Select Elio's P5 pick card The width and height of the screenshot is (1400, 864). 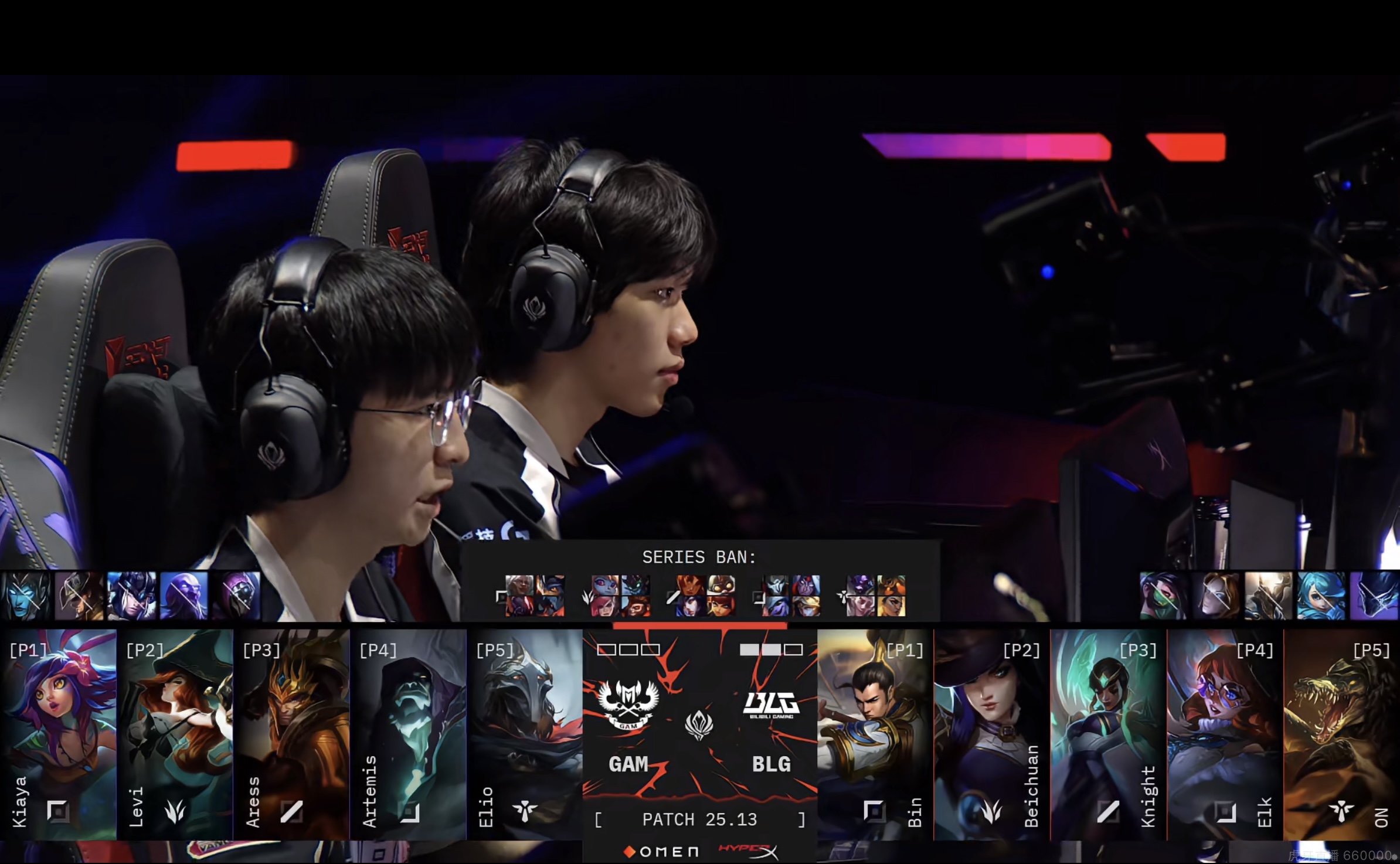pyautogui.click(x=525, y=734)
